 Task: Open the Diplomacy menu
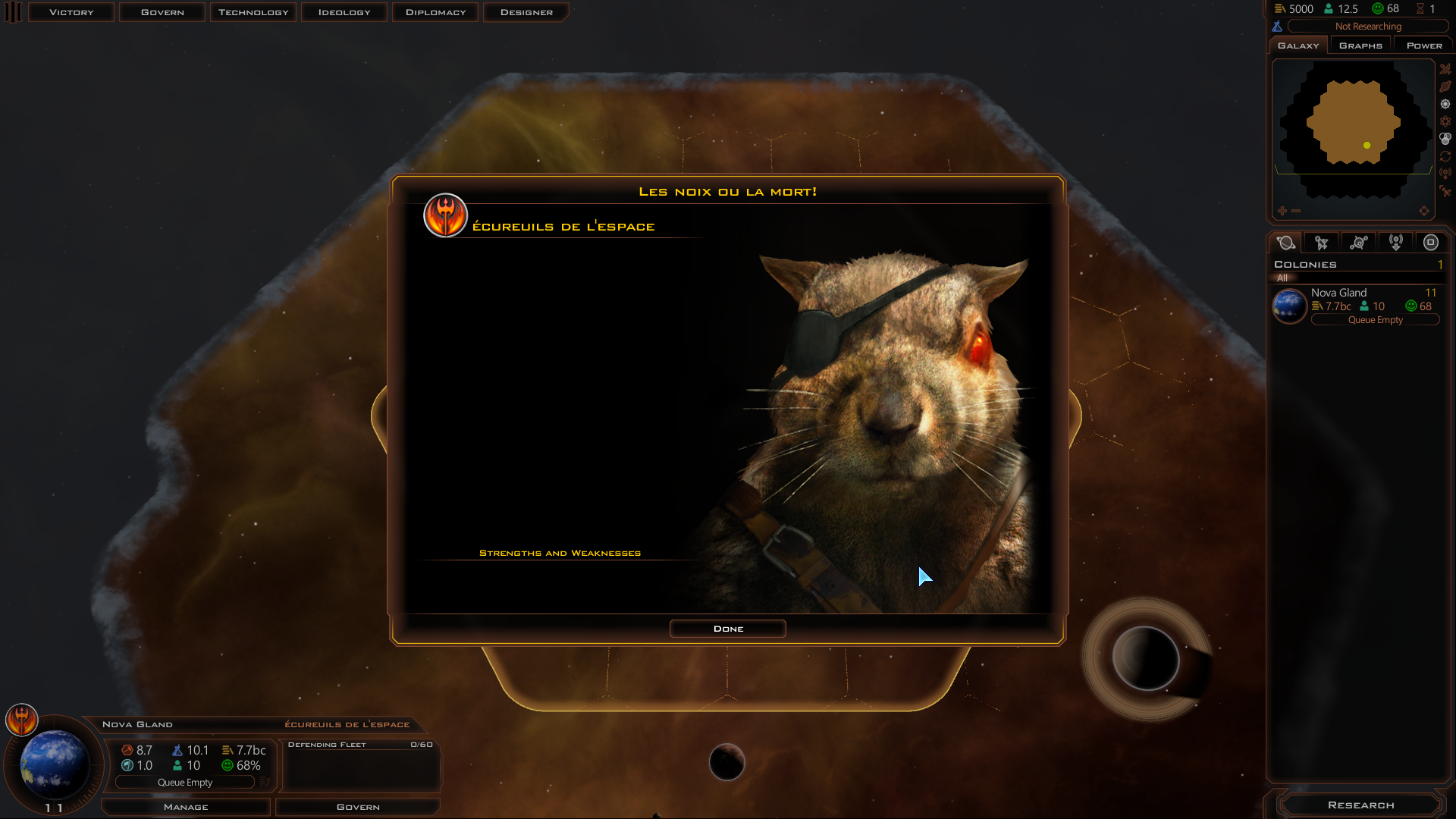tap(435, 12)
